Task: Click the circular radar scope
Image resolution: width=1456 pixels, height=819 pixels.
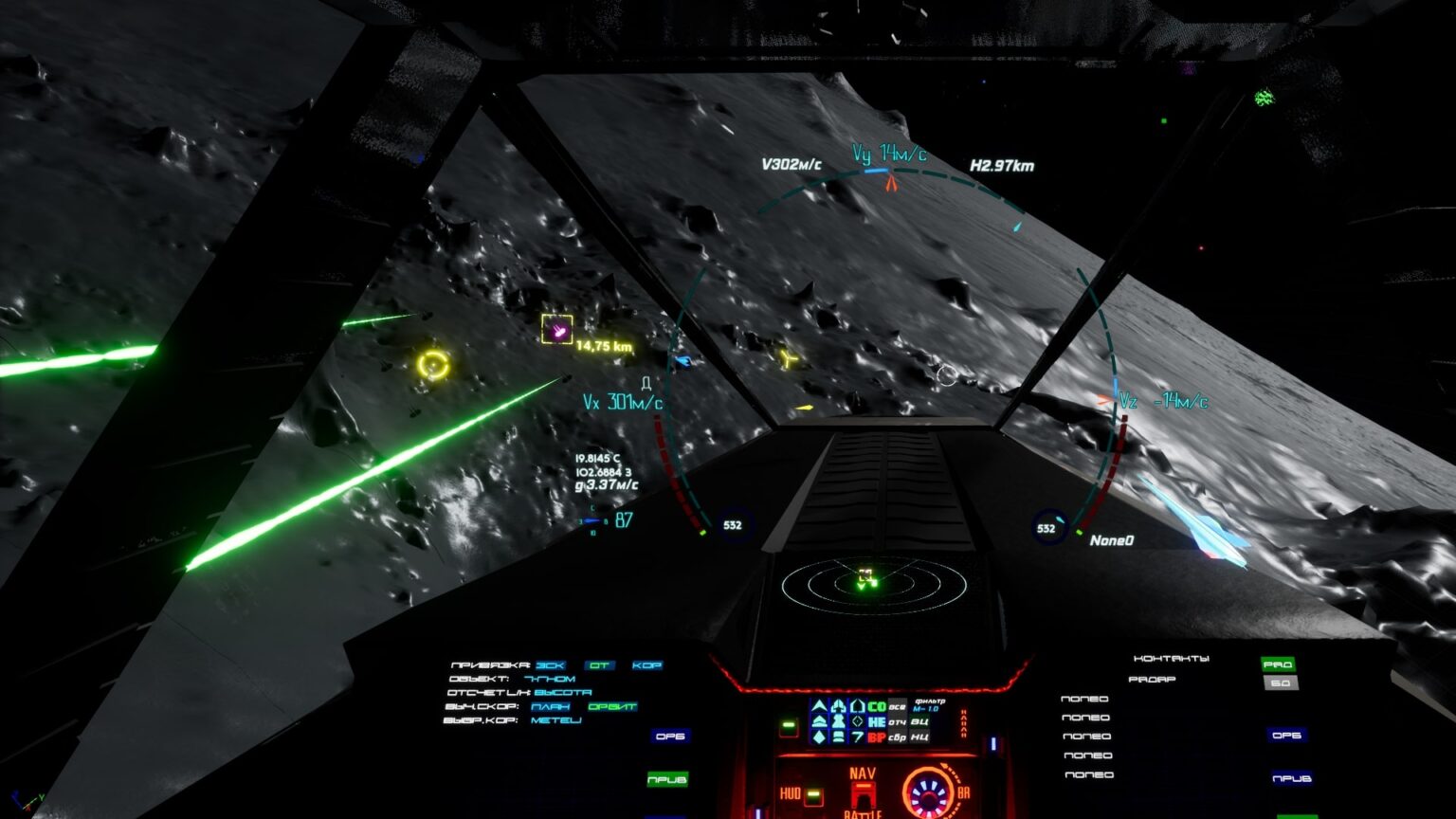Action: (874, 585)
